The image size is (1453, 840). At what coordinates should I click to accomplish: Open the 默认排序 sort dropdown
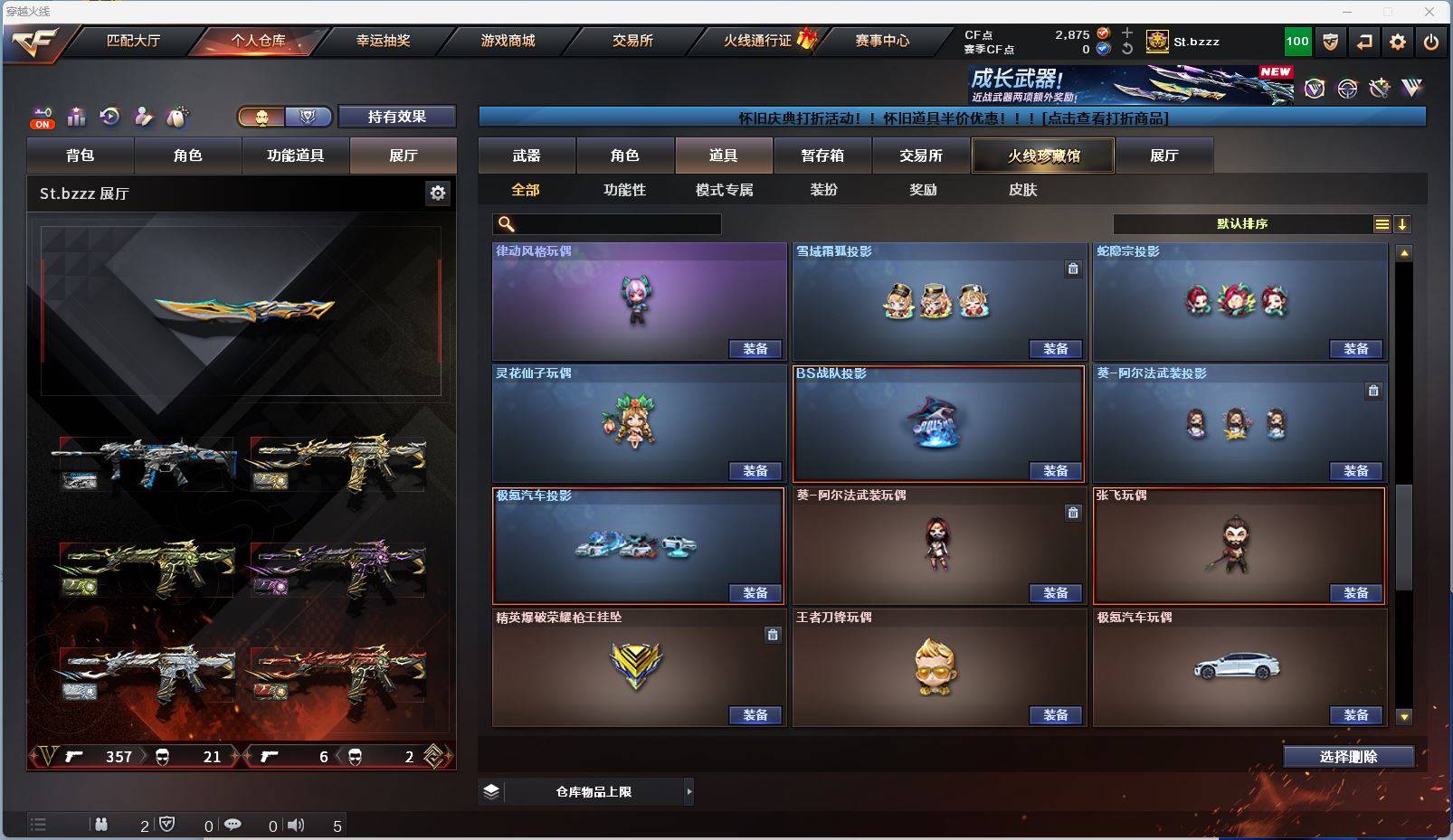[x=1242, y=224]
